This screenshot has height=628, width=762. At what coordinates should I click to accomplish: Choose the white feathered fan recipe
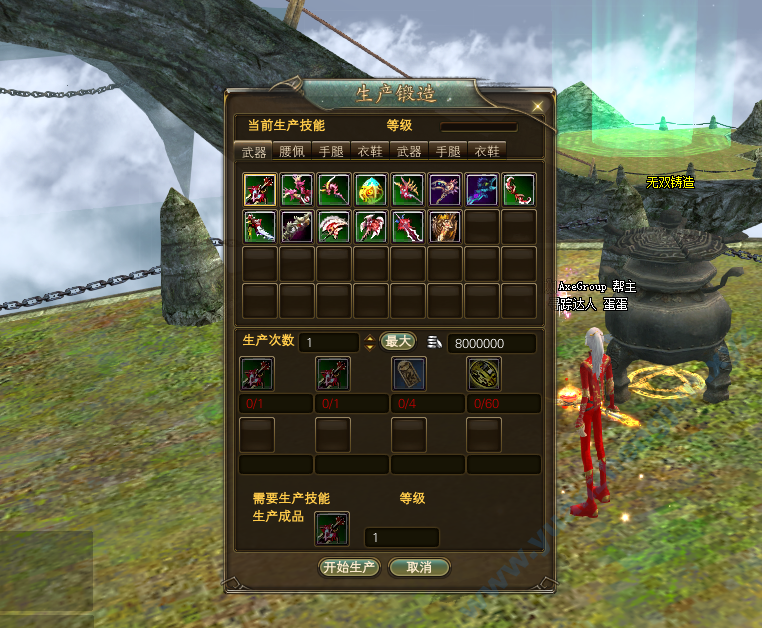(x=333, y=226)
